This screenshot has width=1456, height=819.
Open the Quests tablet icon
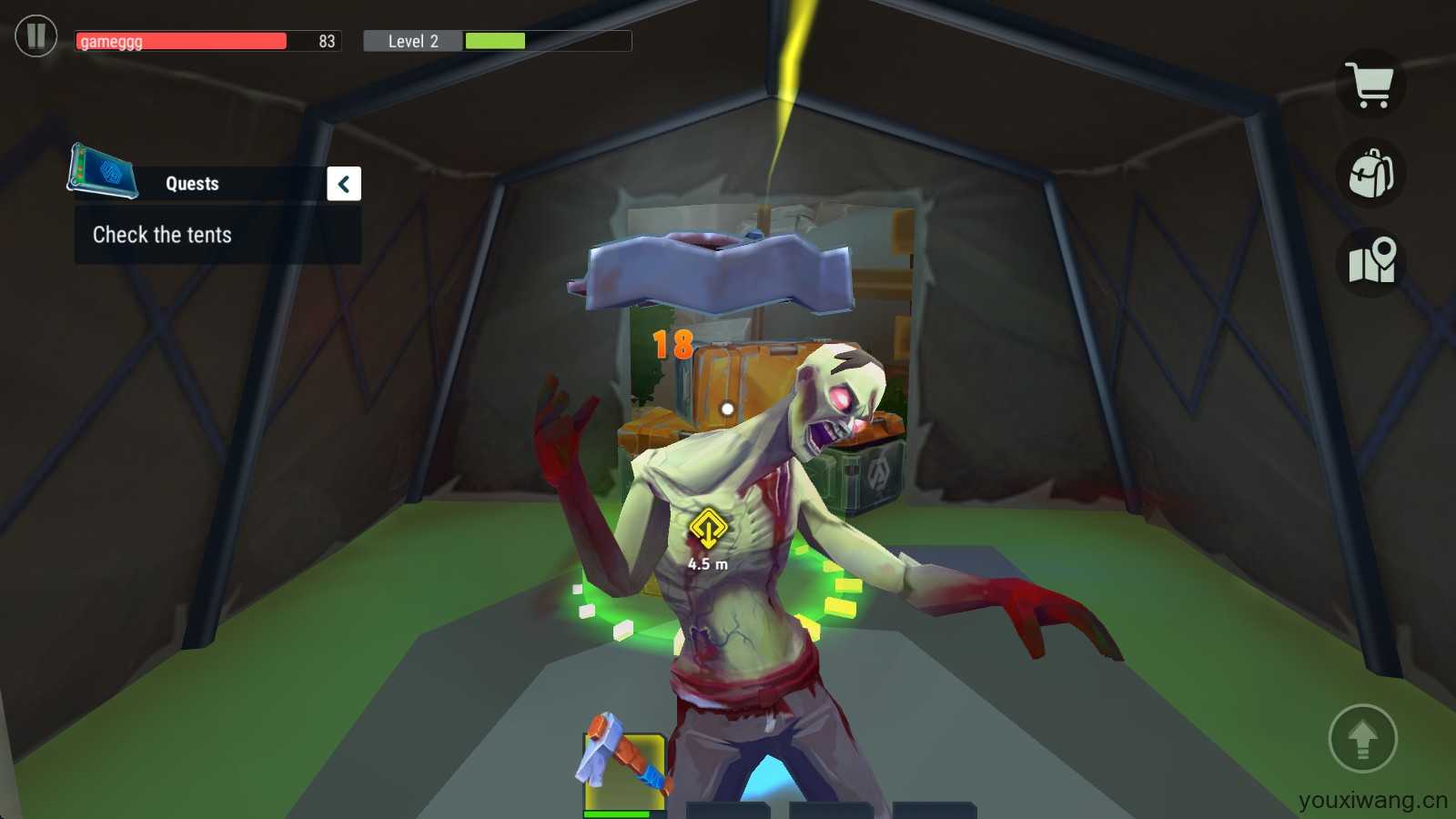coord(103,170)
